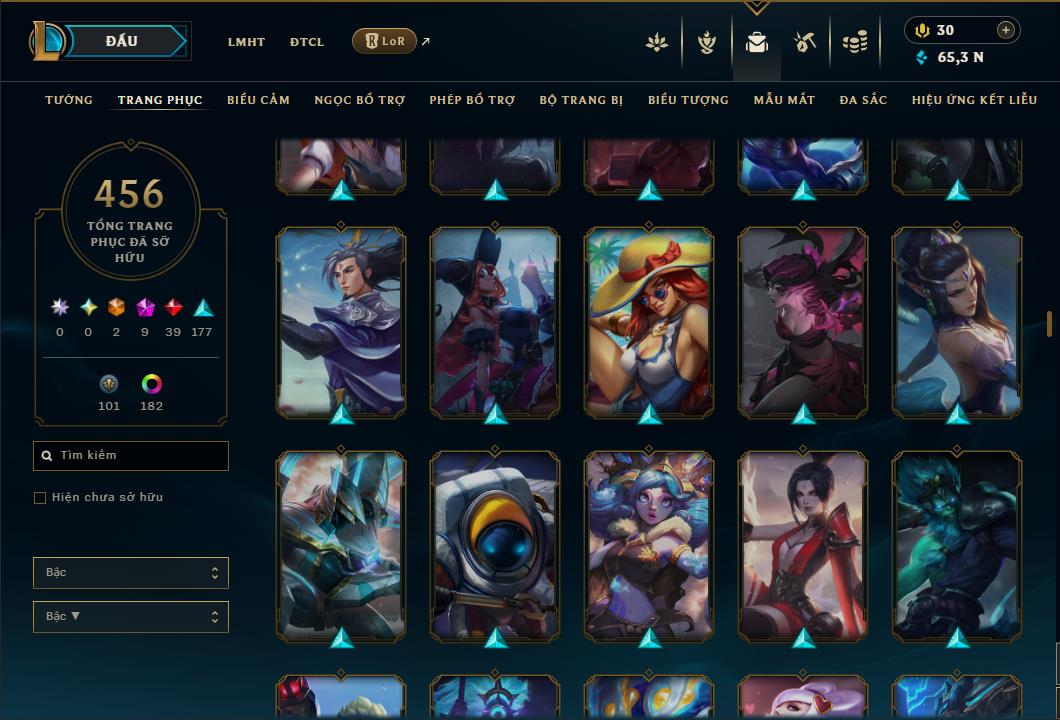Click the Tìm kiếm search field
This screenshot has width=1060, height=720.
131,456
